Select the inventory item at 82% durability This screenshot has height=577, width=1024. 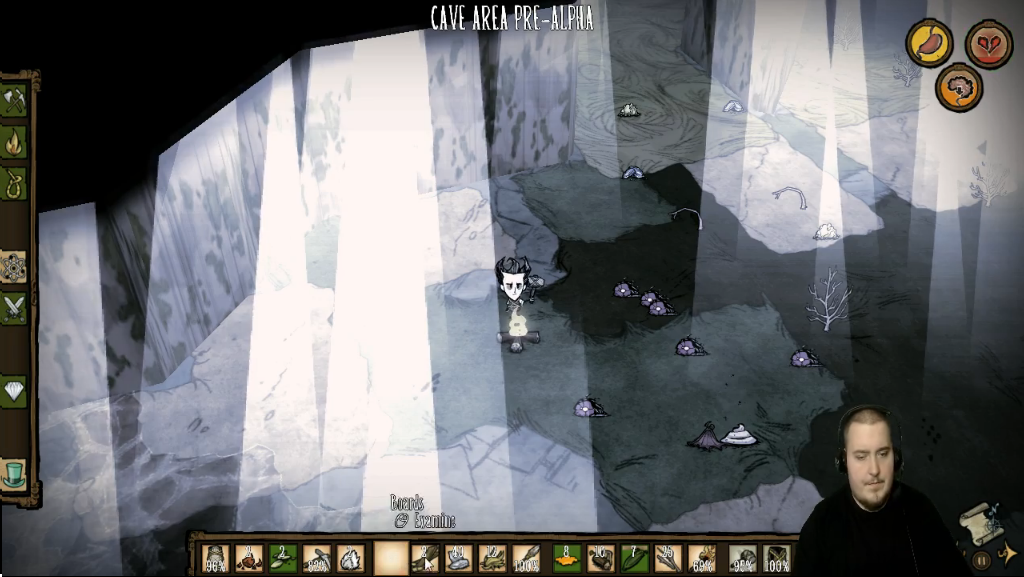click(x=317, y=558)
